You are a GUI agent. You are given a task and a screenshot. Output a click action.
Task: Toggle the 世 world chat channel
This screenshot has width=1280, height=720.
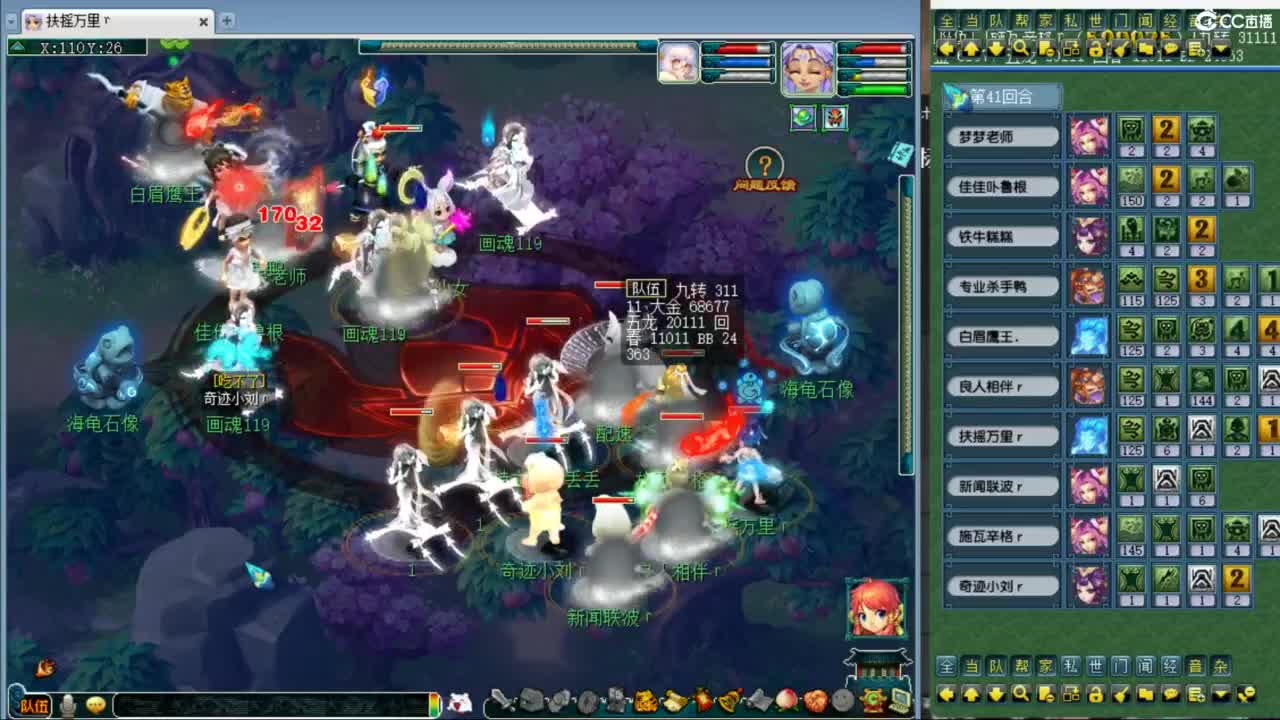pos(1094,666)
